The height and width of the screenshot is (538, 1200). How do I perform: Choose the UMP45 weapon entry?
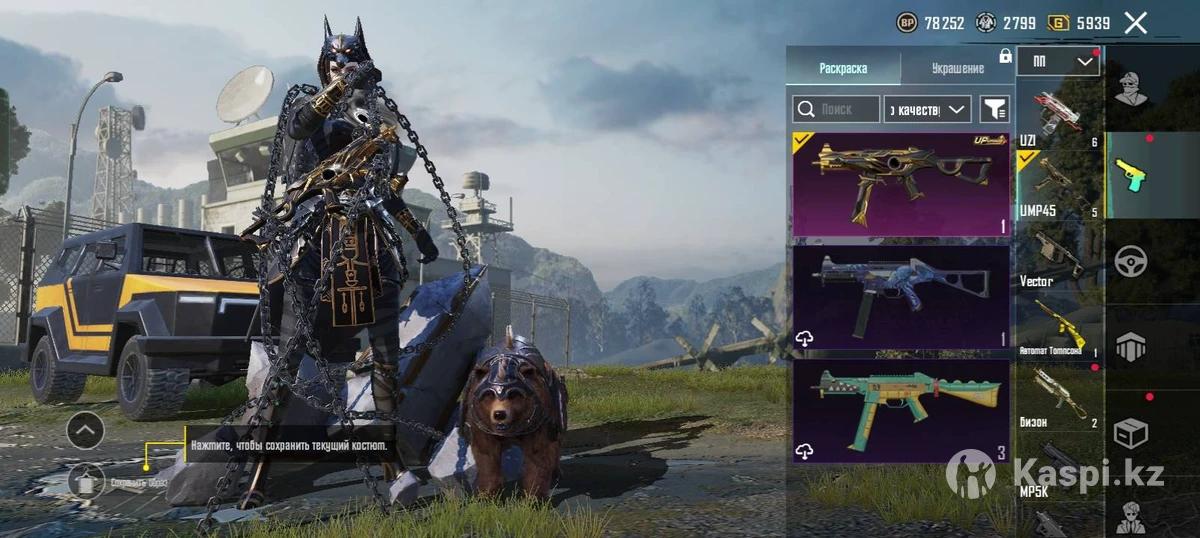[x=1058, y=183]
